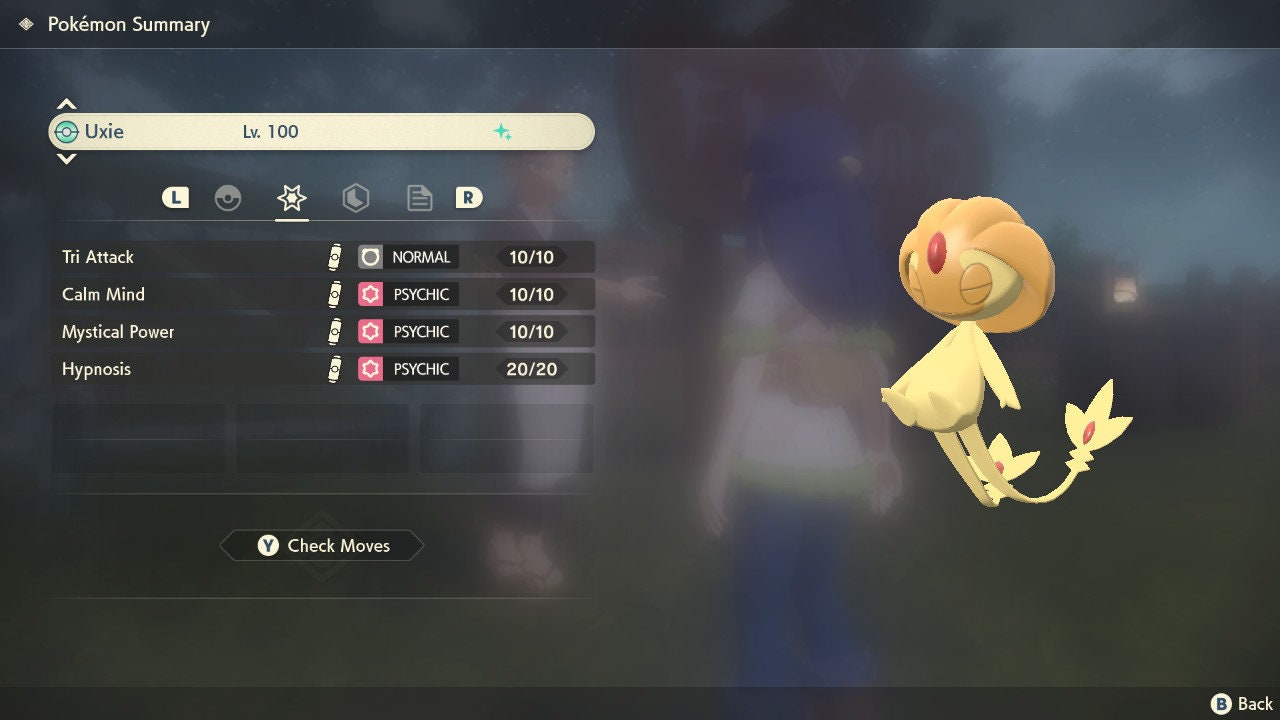Image resolution: width=1280 pixels, height=720 pixels.
Task: Go back using the Back button
Action: click(1242, 704)
